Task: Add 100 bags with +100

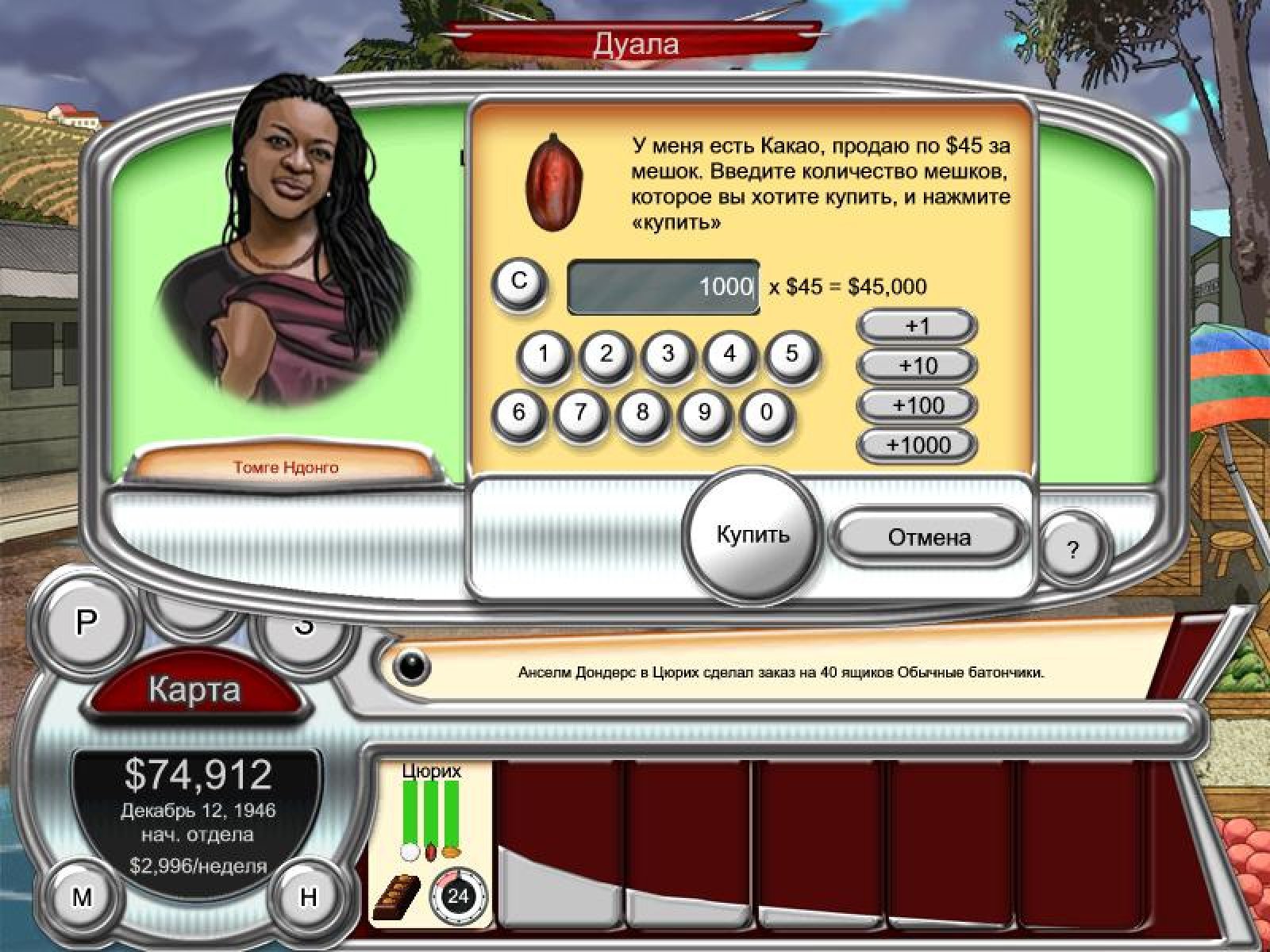Action: tap(918, 405)
